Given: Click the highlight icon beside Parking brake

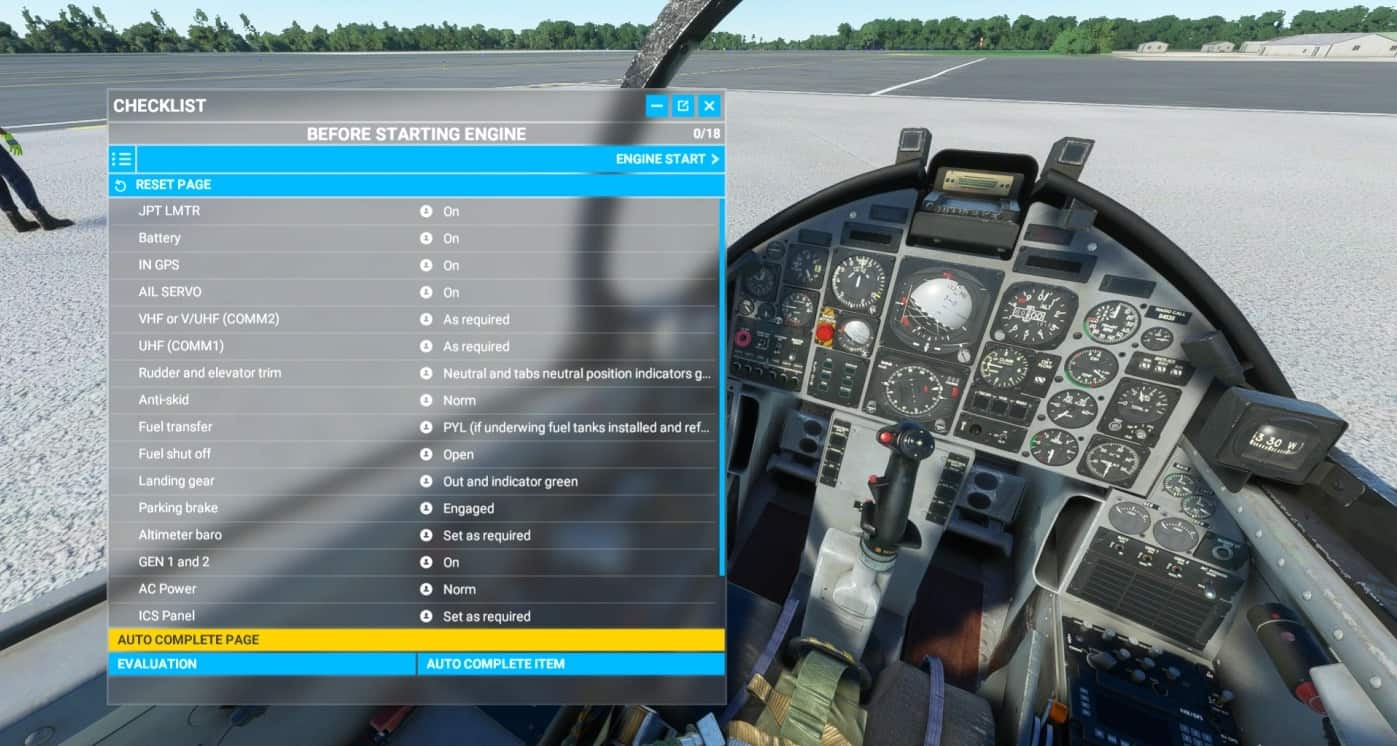Looking at the screenshot, I should tap(427, 507).
